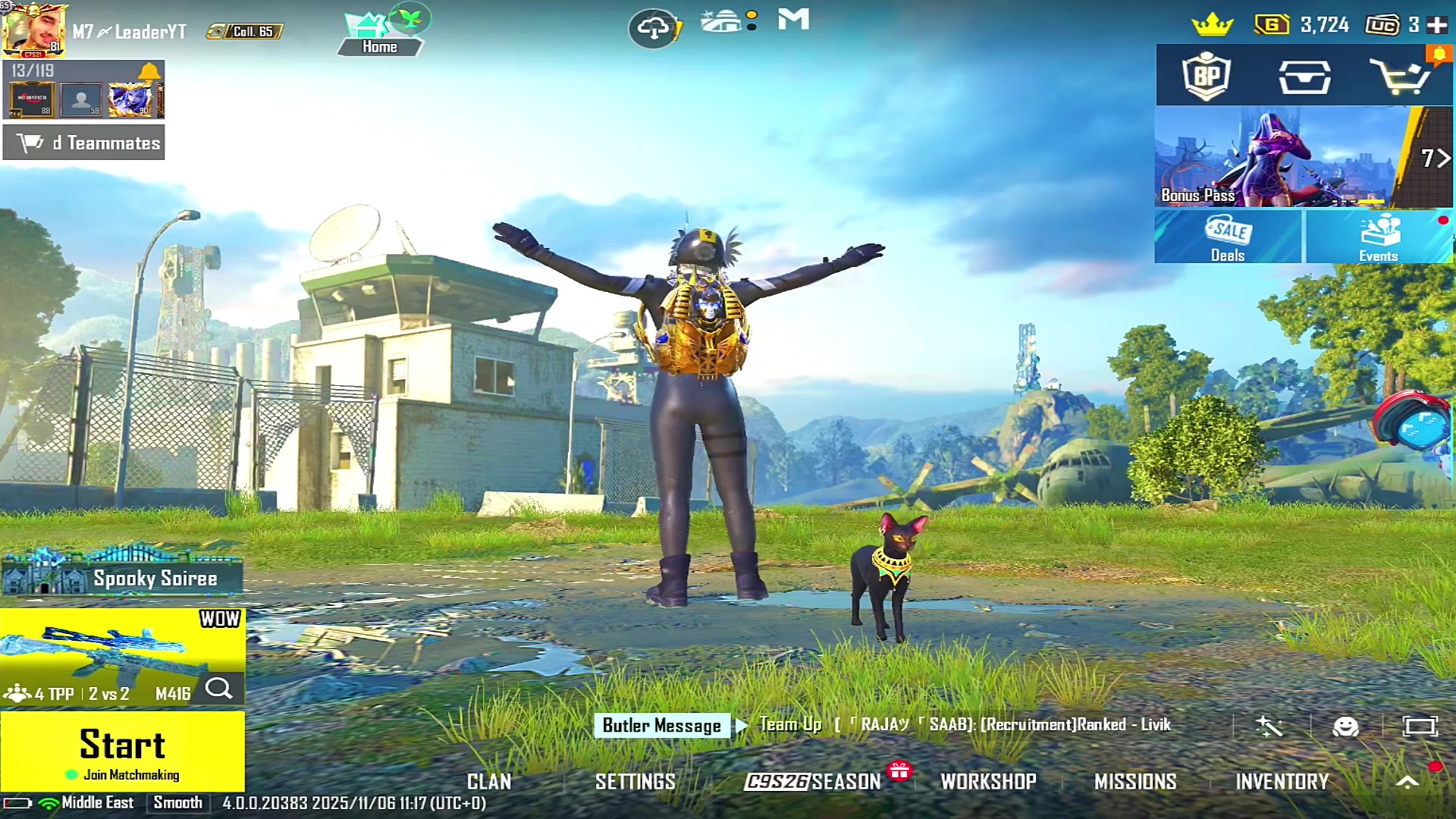Open the crate box icon
Viewport: 1456px width, 819px height.
click(1304, 77)
